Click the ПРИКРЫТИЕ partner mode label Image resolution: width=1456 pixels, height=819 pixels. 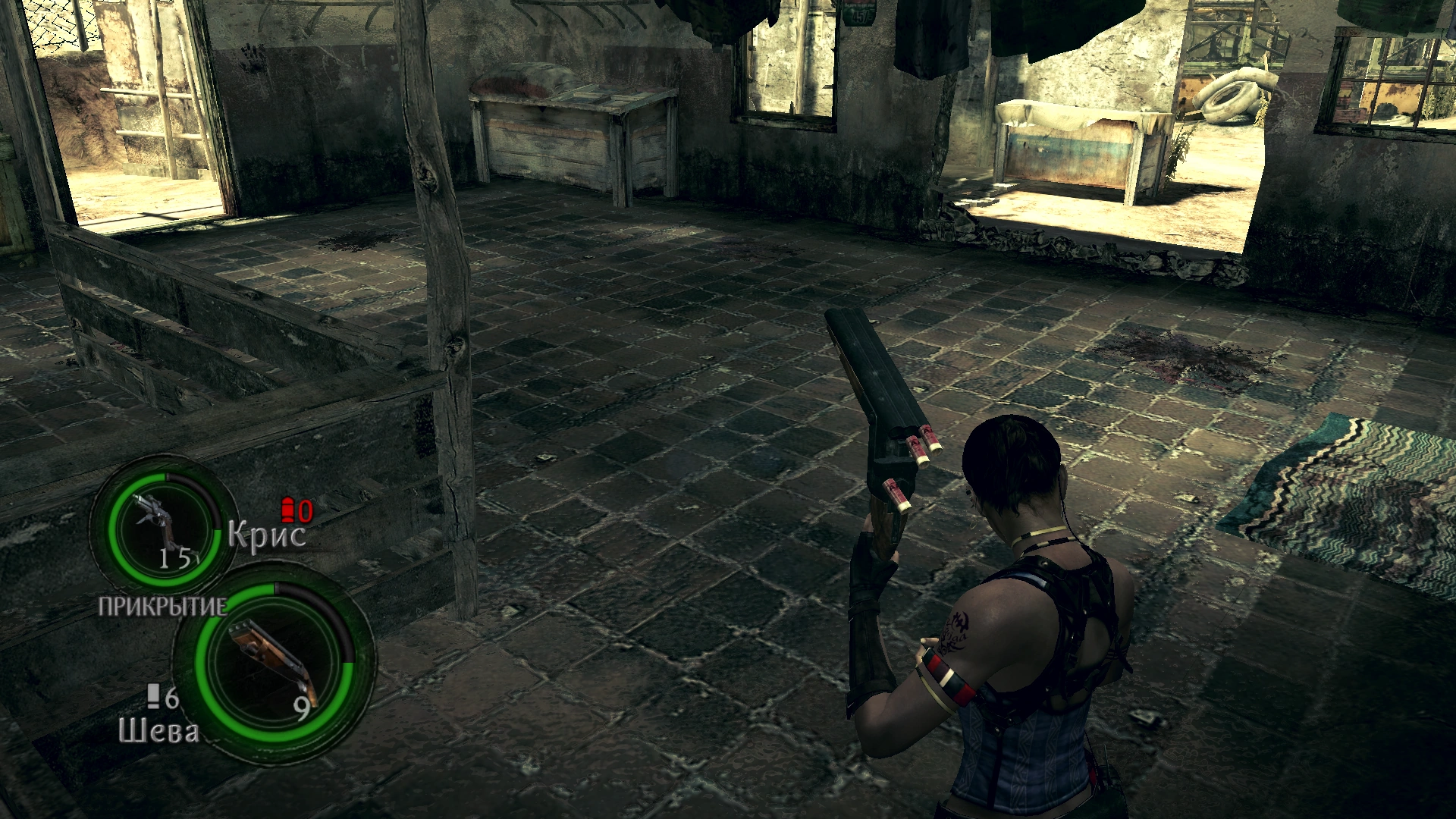(x=162, y=607)
